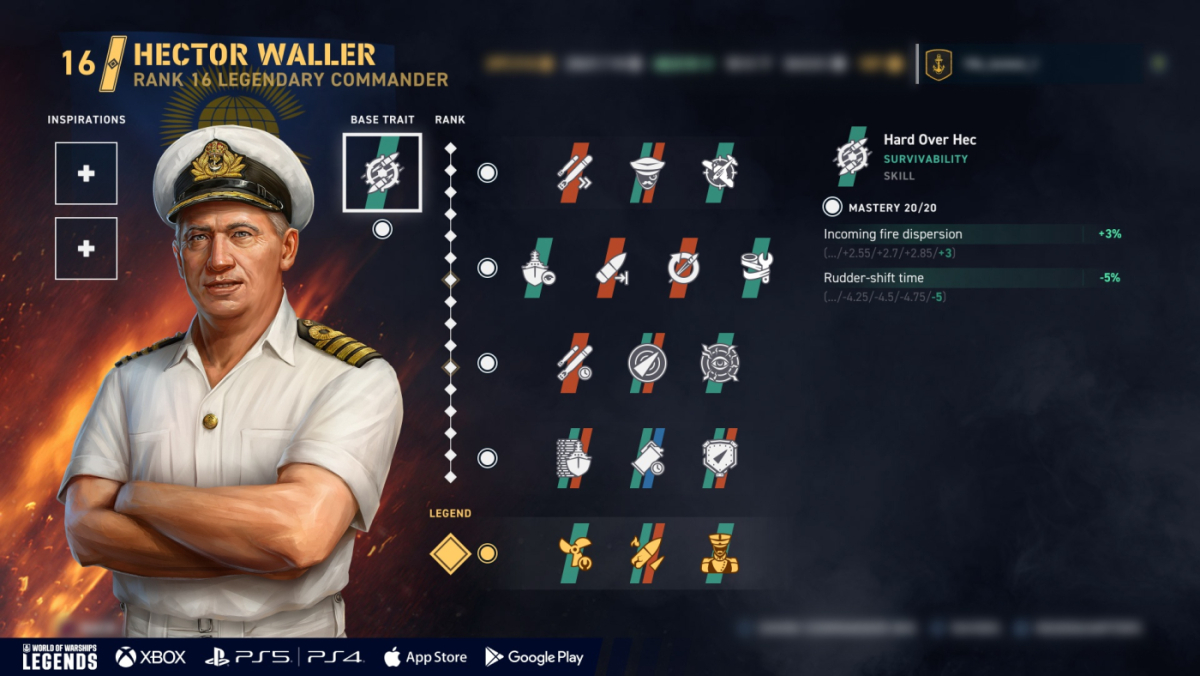Choose the gold propeller legendary skill
Image resolution: width=1200 pixels, height=676 pixels.
click(575, 553)
